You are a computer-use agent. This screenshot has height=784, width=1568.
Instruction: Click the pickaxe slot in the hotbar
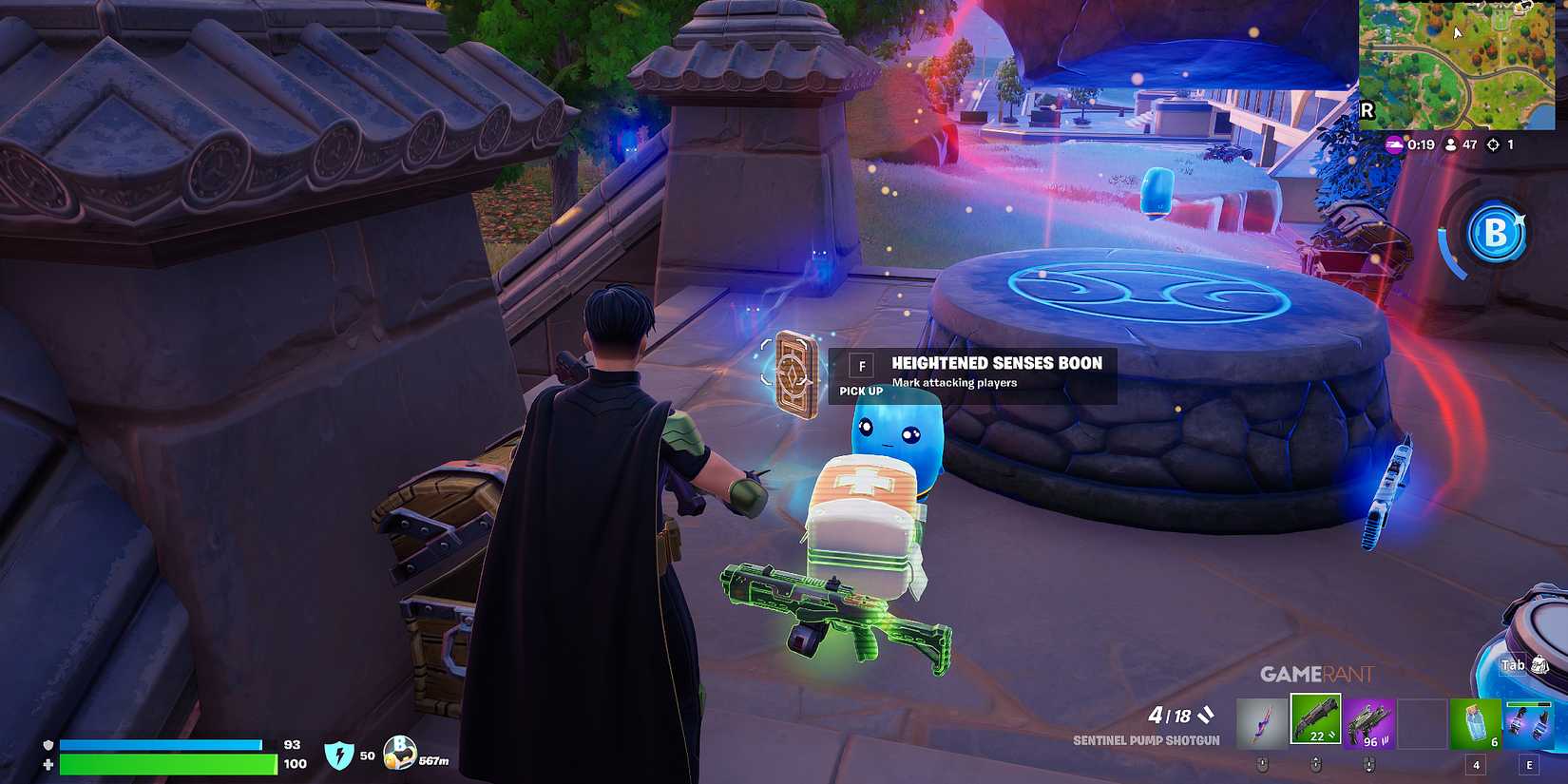(x=1262, y=722)
